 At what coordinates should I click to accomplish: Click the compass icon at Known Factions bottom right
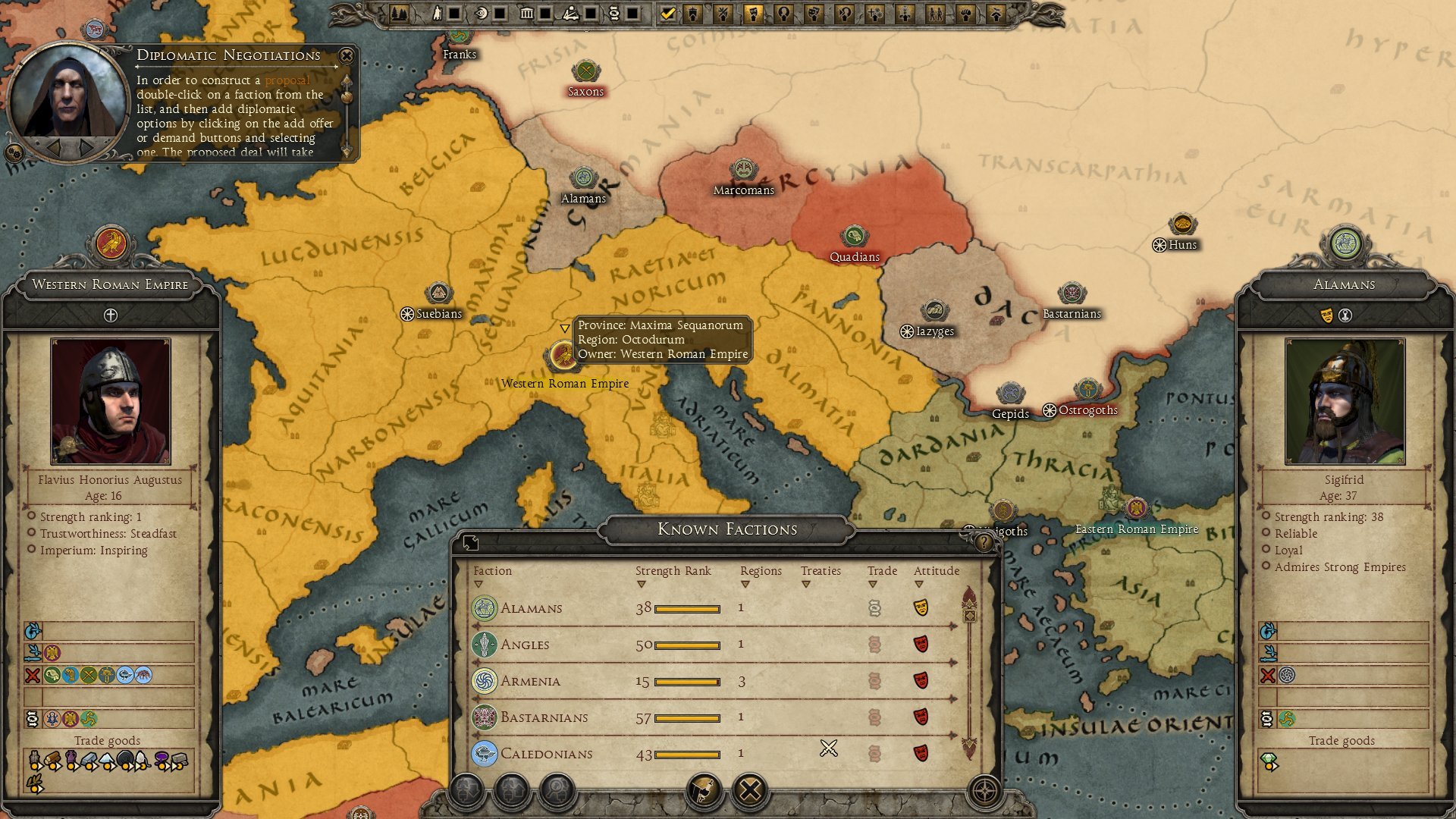point(984,792)
